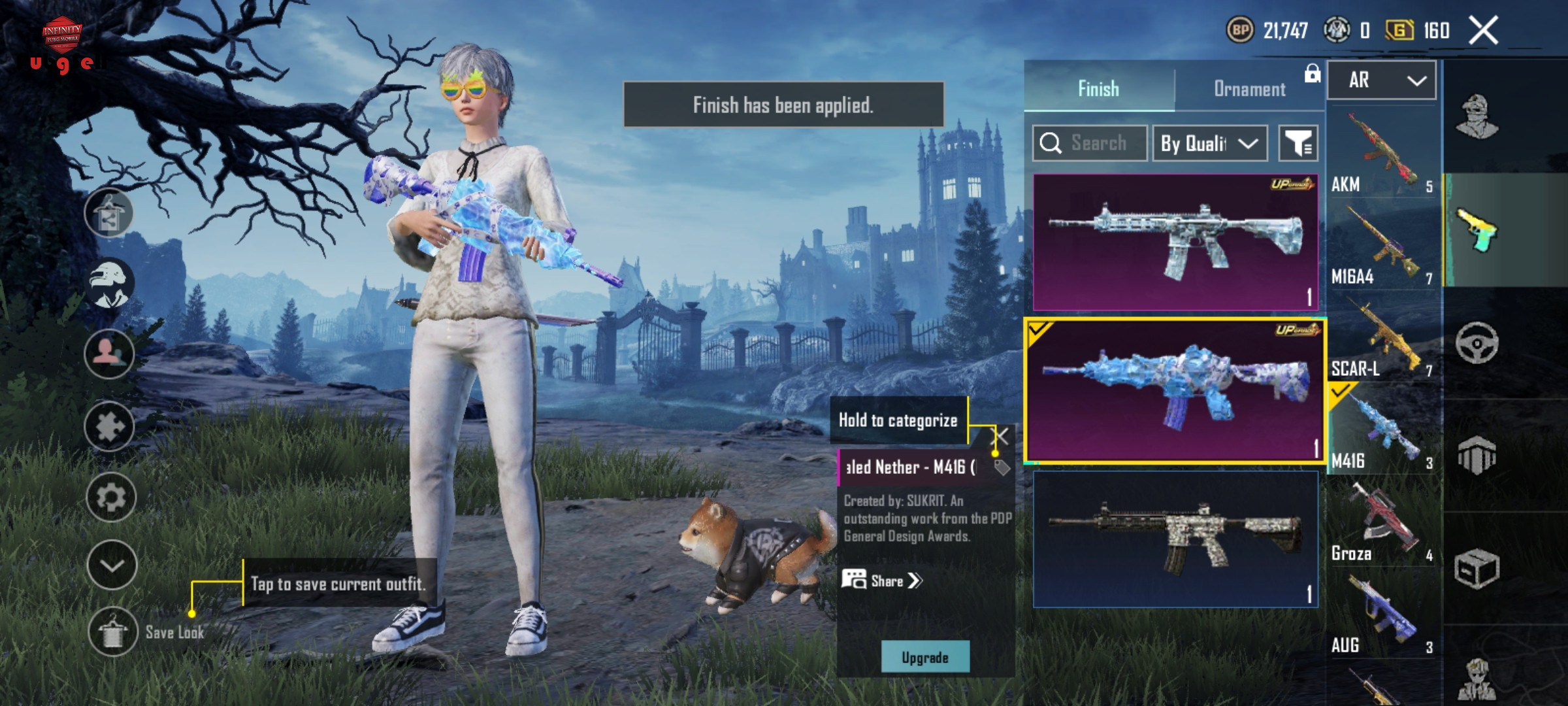Dismiss the Hold to categorize tooltip
The image size is (1568, 706).
click(1000, 436)
